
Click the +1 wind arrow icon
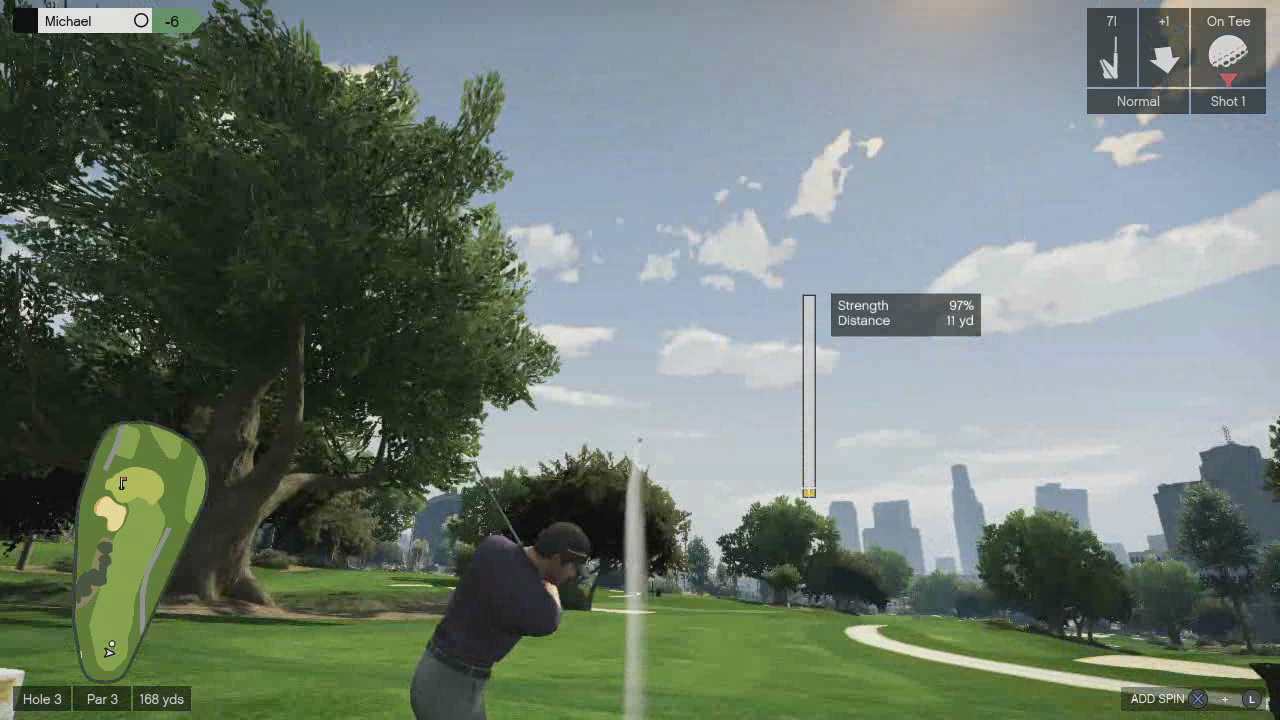[1167, 58]
